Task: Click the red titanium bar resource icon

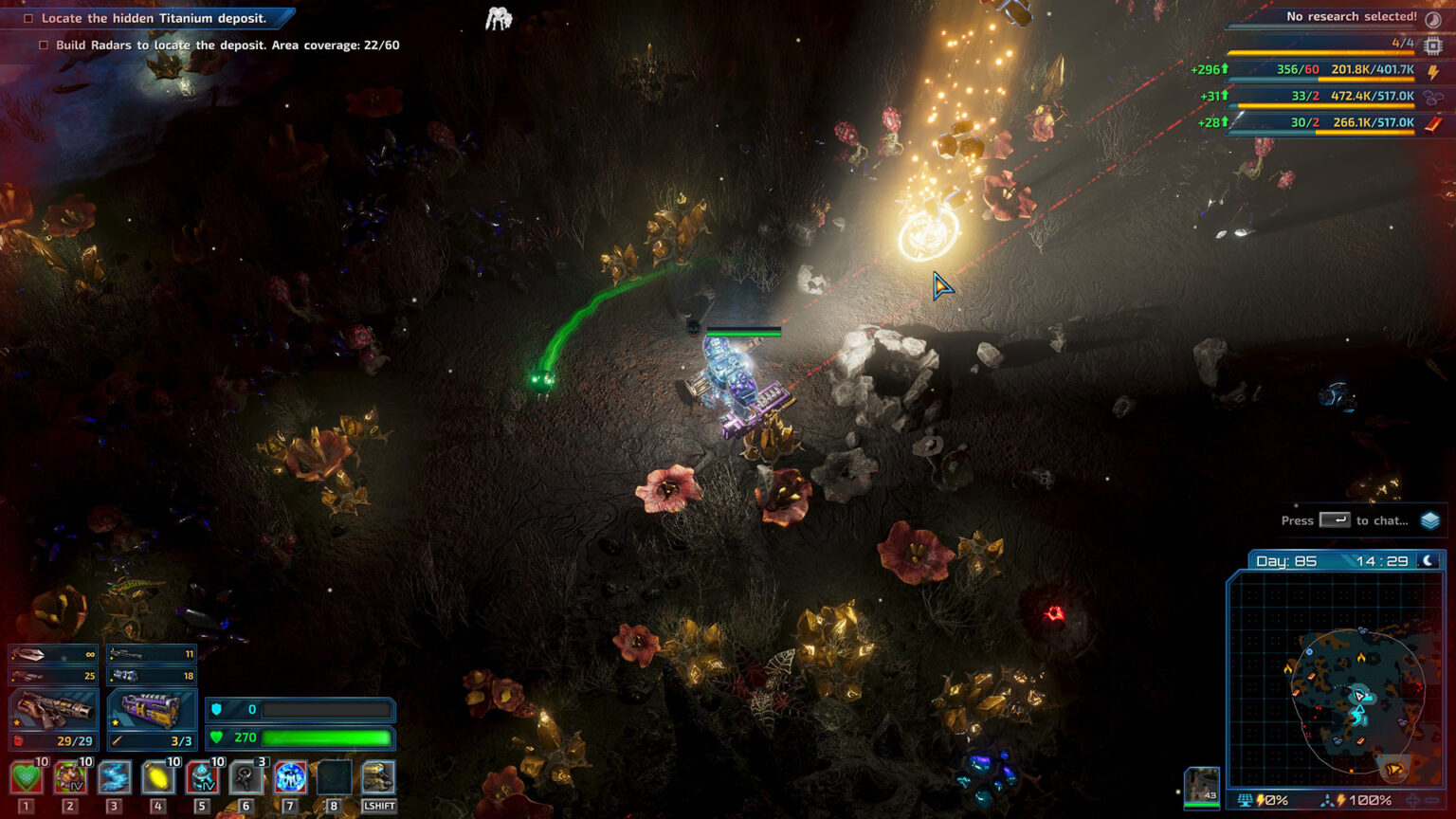Action: pyautogui.click(x=1435, y=122)
